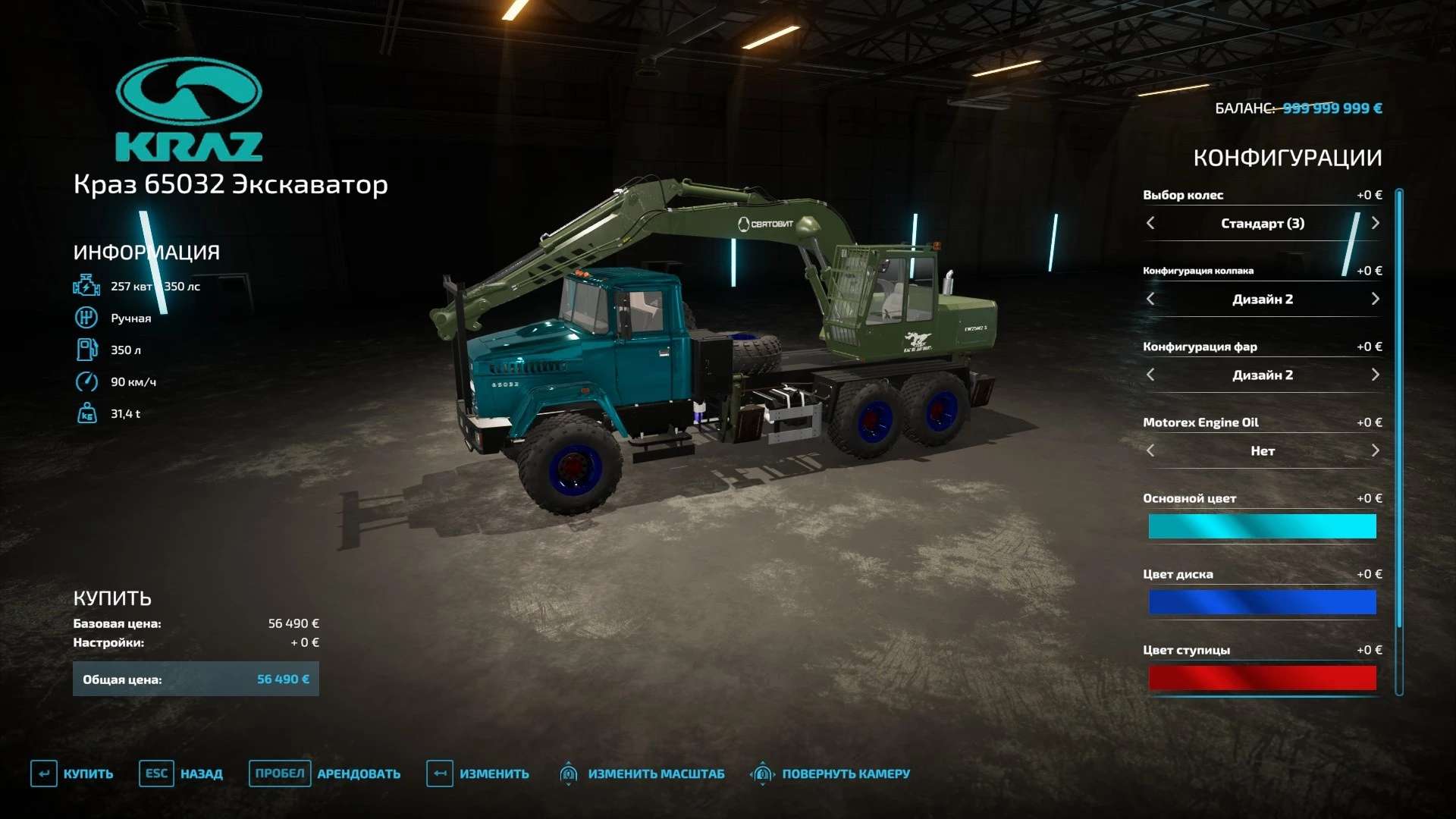Viewport: 1456px width, 819px height.
Task: Click the КУПИТЬ button to buy
Action: click(x=73, y=773)
